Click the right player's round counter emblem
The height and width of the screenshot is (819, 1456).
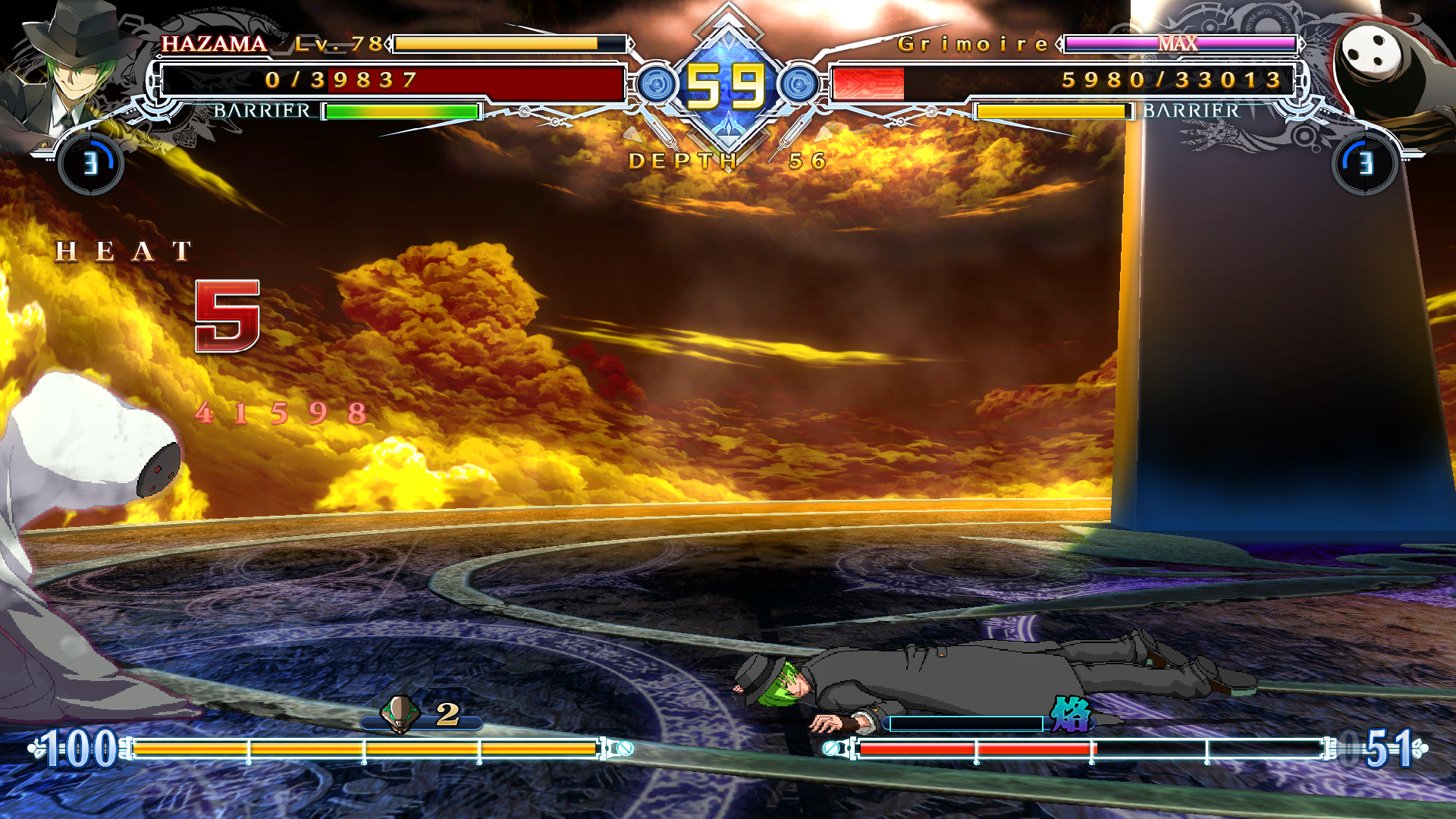click(x=1364, y=163)
